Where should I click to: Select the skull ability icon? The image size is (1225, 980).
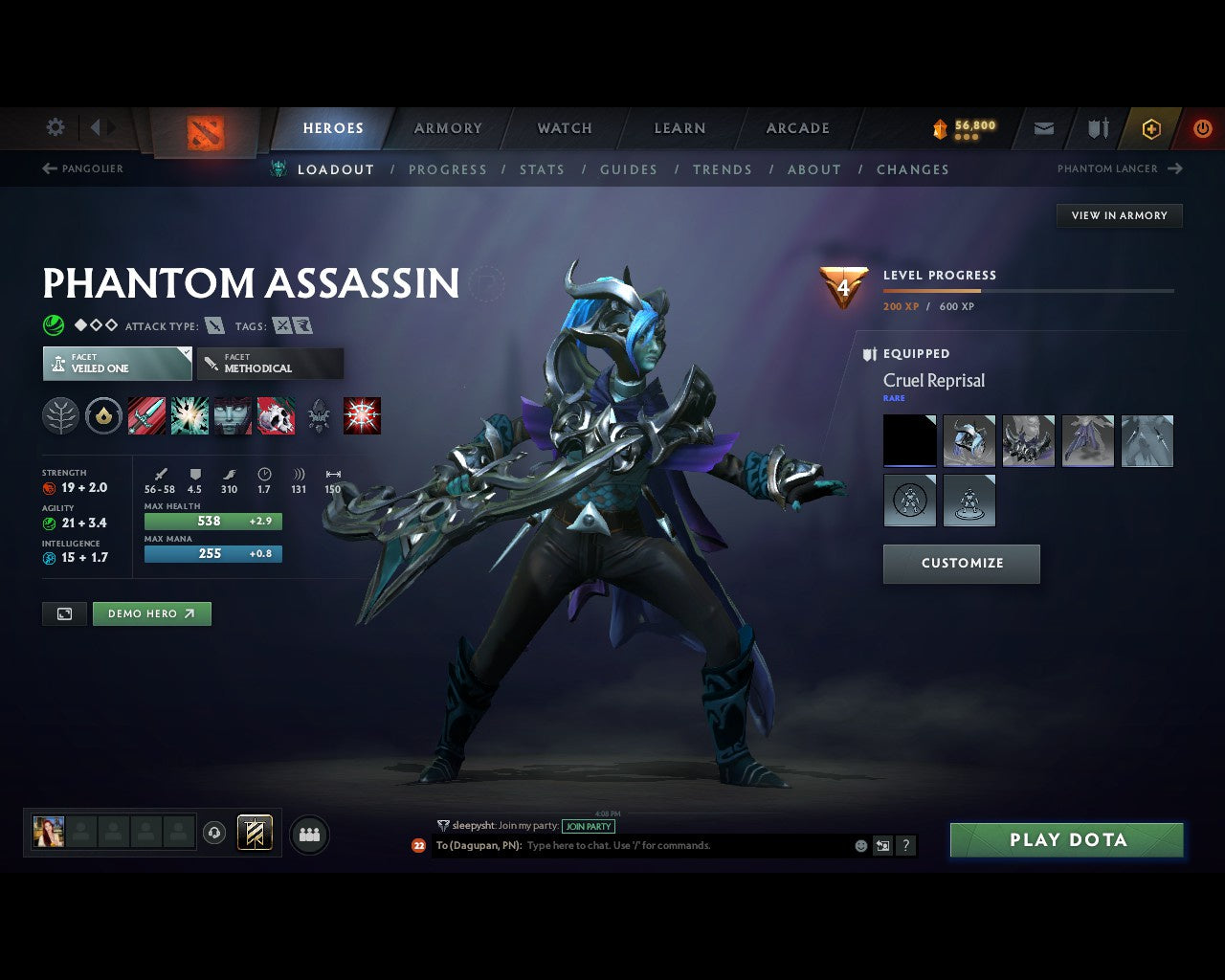[x=276, y=415]
